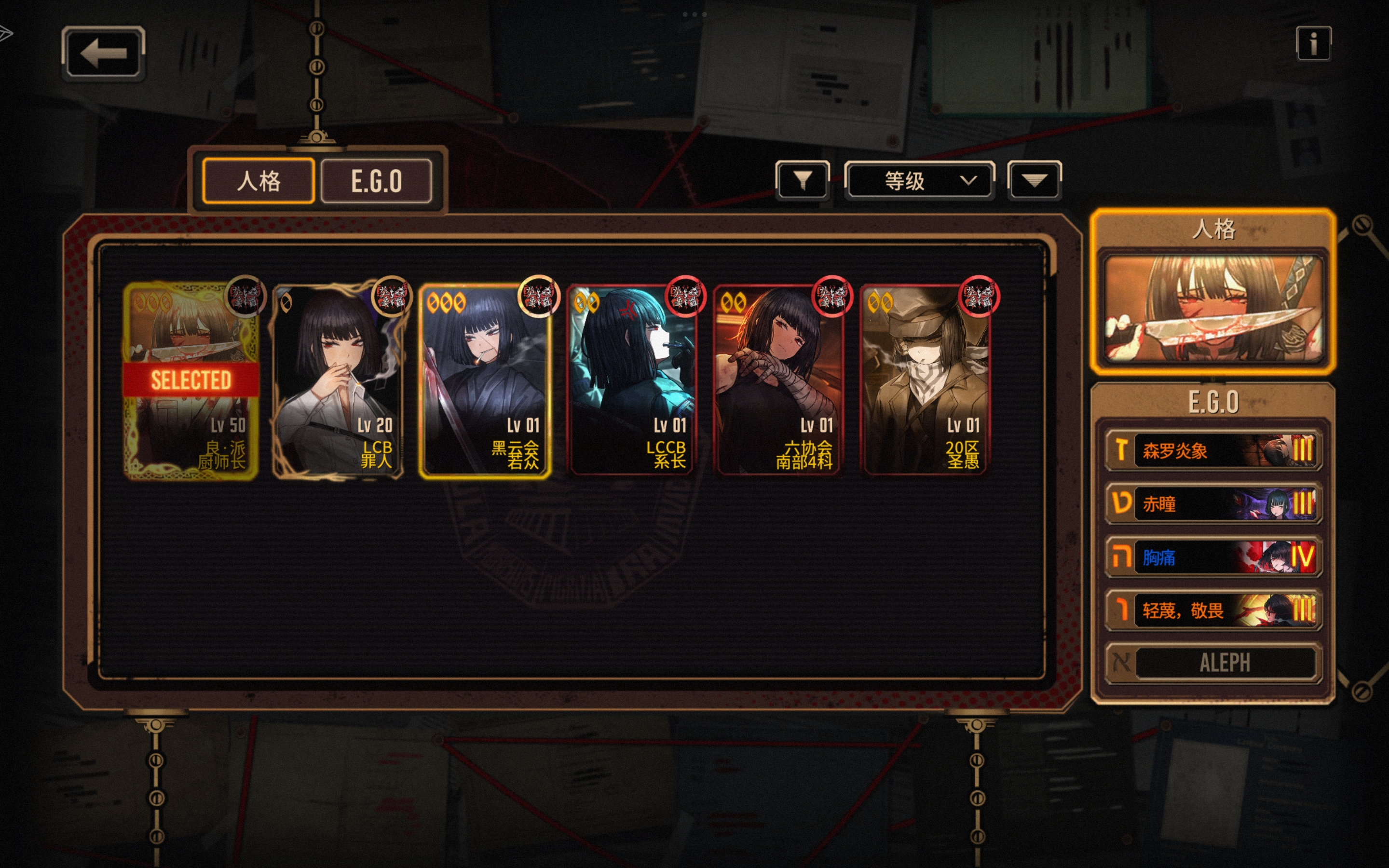1389x868 pixels.
Task: Select the 赤瞳 E.G.O slot
Action: (x=1213, y=503)
